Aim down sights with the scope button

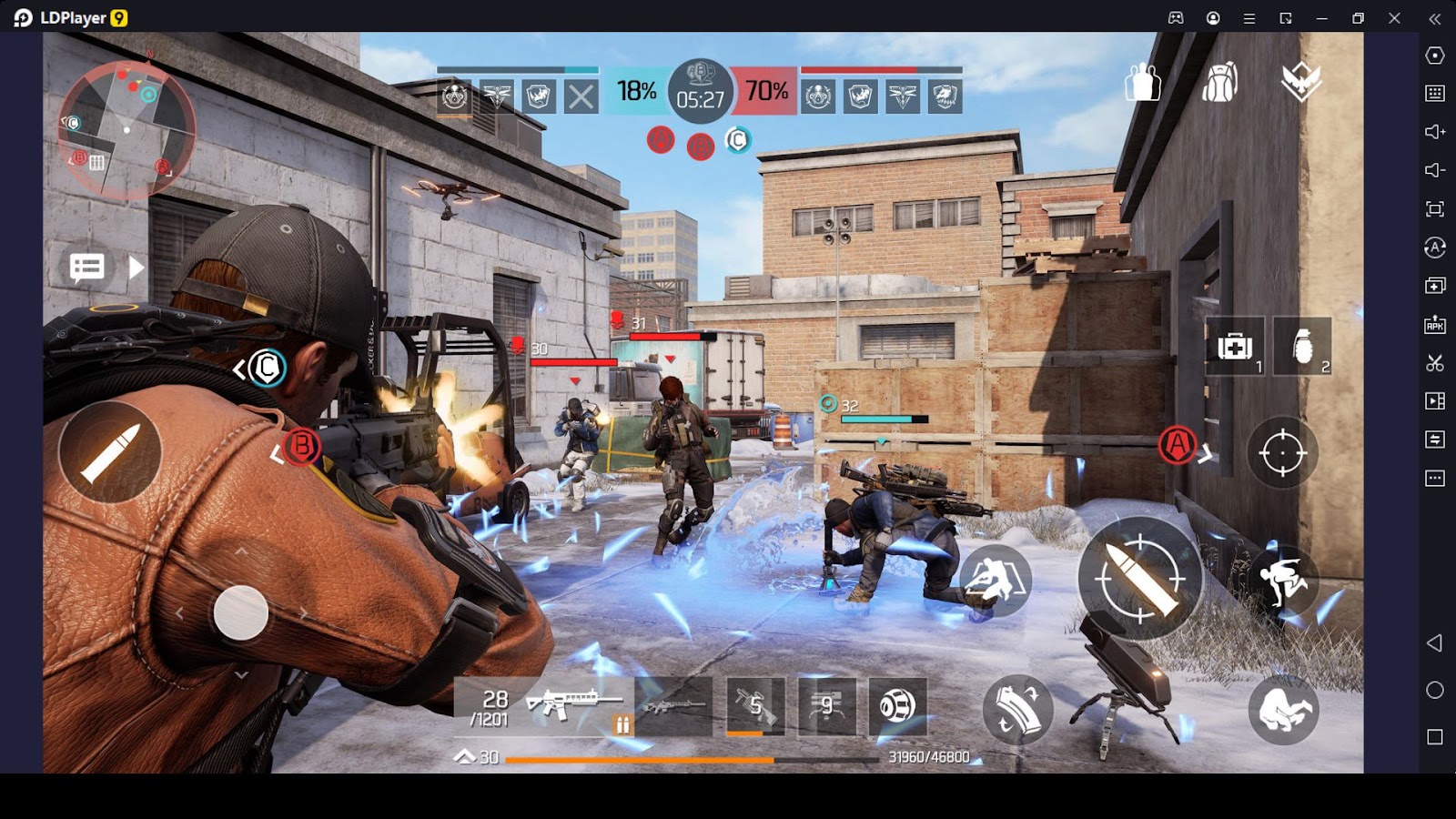coord(1282,452)
